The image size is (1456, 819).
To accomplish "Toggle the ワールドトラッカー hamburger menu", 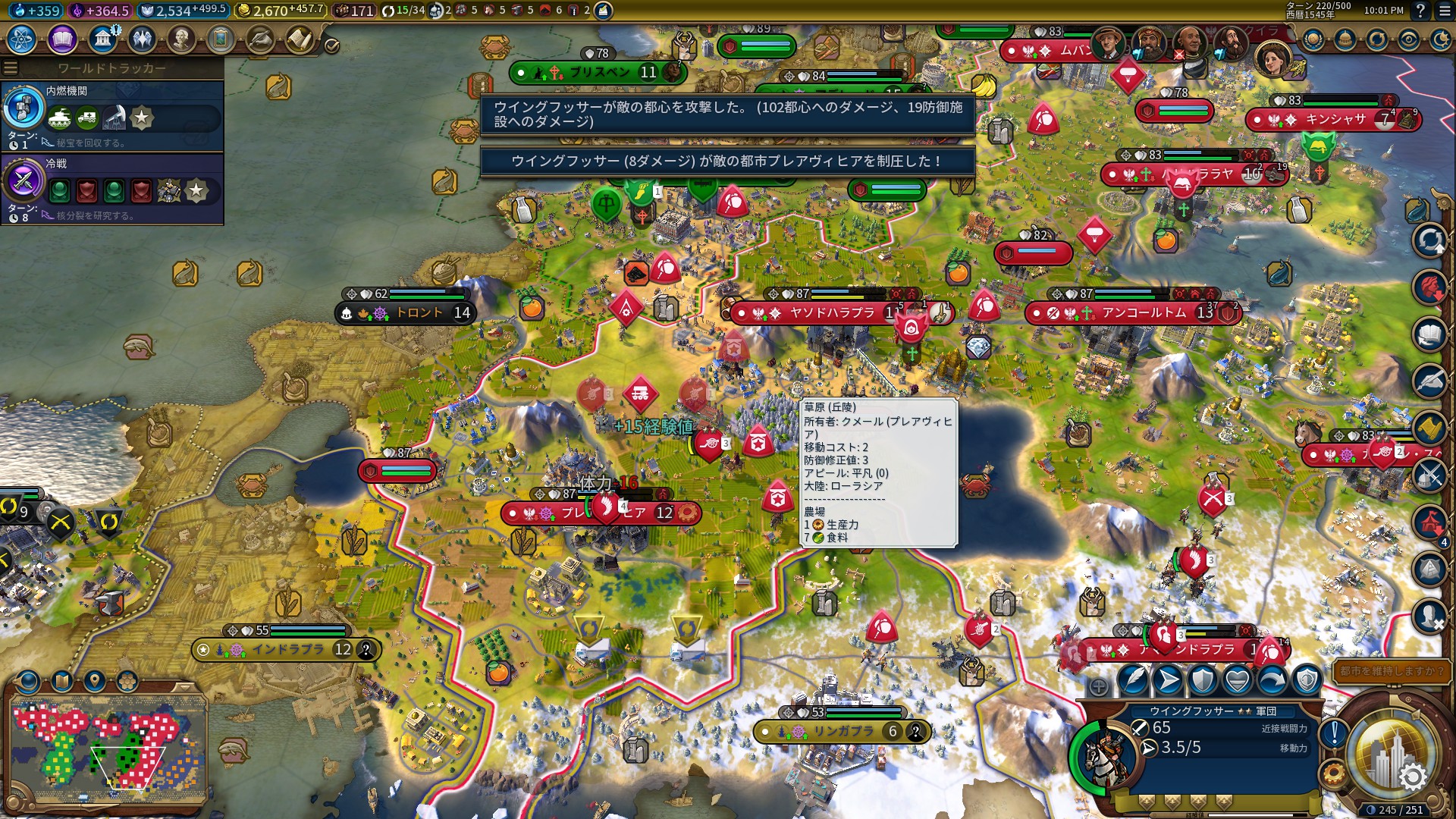I will [x=11, y=68].
